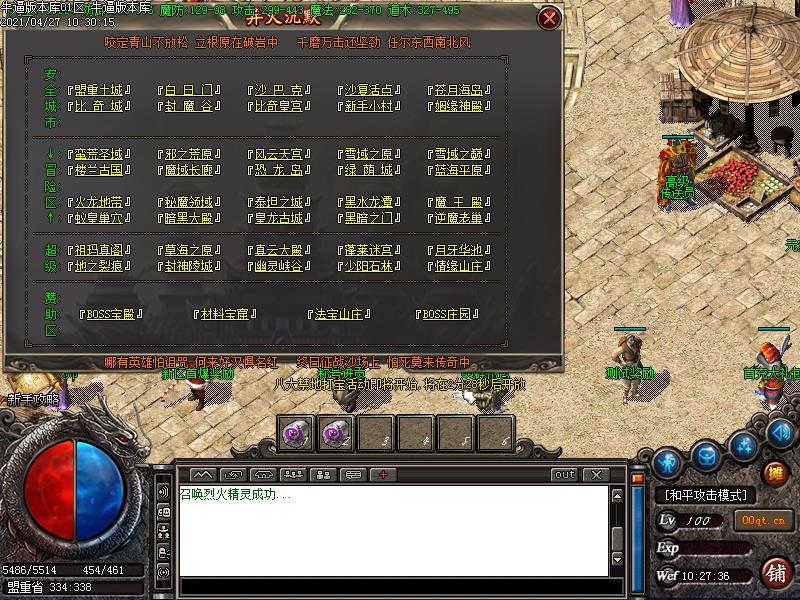Choose the BOSS庄园 link
Viewport: 800px width, 600px height.
tap(446, 314)
